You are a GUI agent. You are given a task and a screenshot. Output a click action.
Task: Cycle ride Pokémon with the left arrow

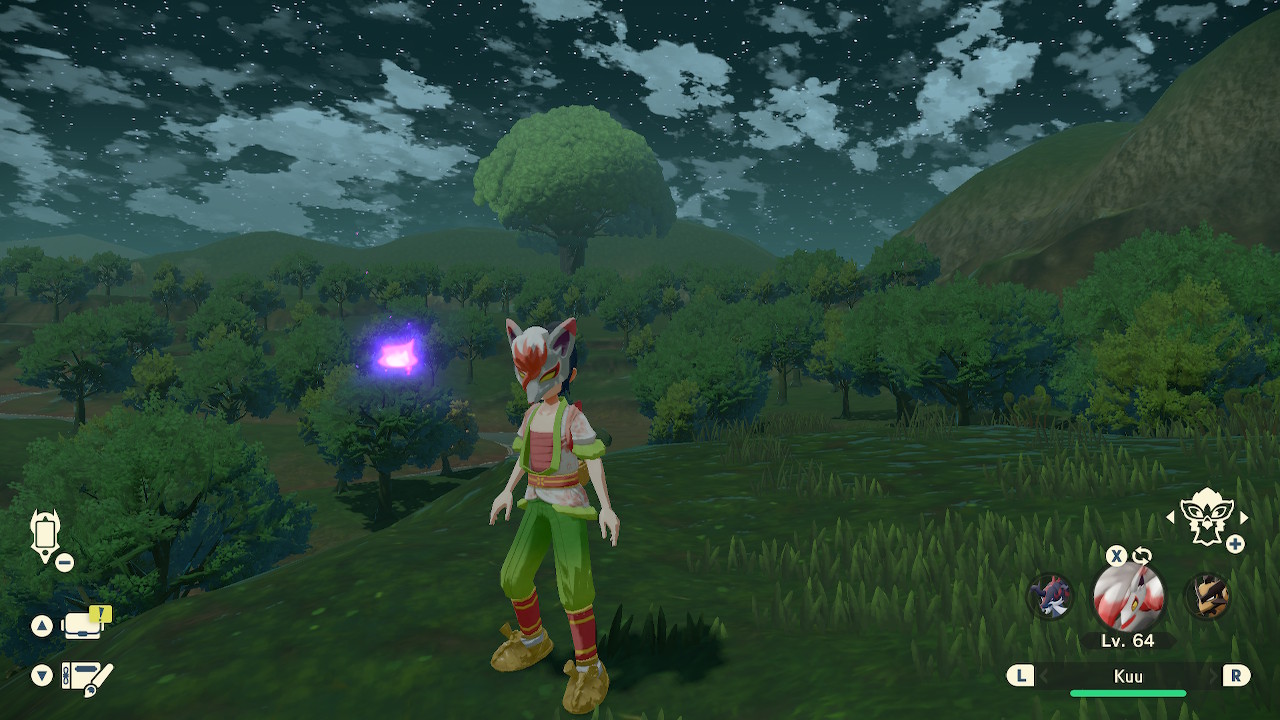[x=1171, y=517]
